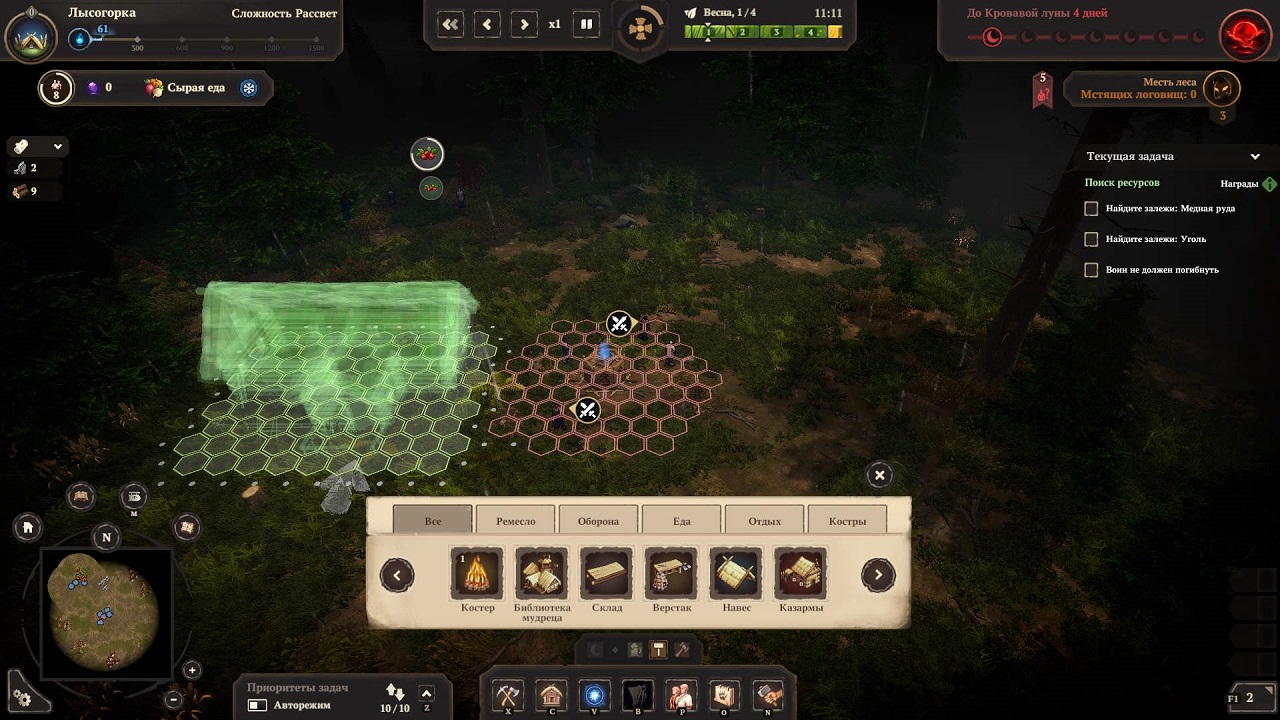Open the Награды rewards info
This screenshot has width=1280, height=720.
point(1269,184)
